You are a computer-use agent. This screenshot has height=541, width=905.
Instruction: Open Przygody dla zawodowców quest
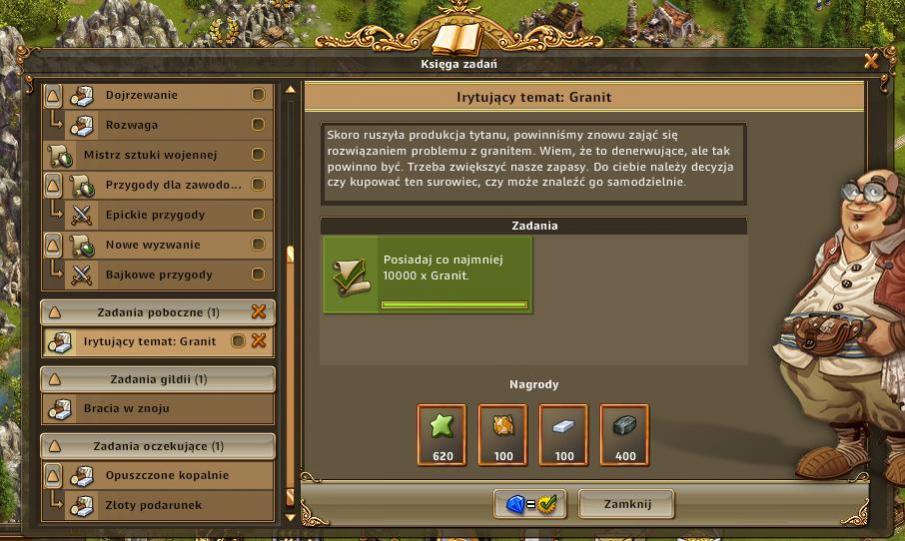(173, 185)
